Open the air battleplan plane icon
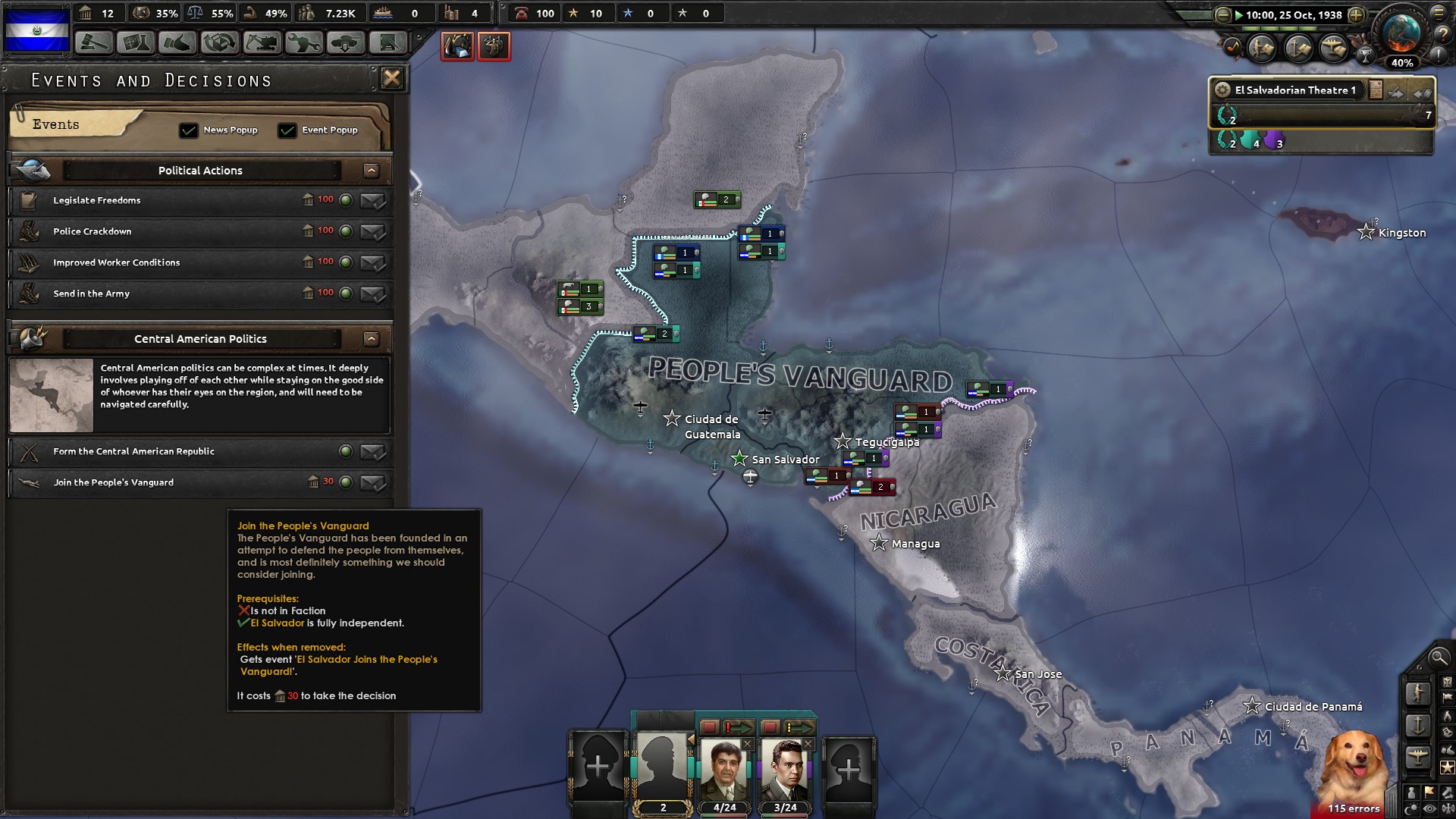This screenshot has height=819, width=1456. [1334, 49]
